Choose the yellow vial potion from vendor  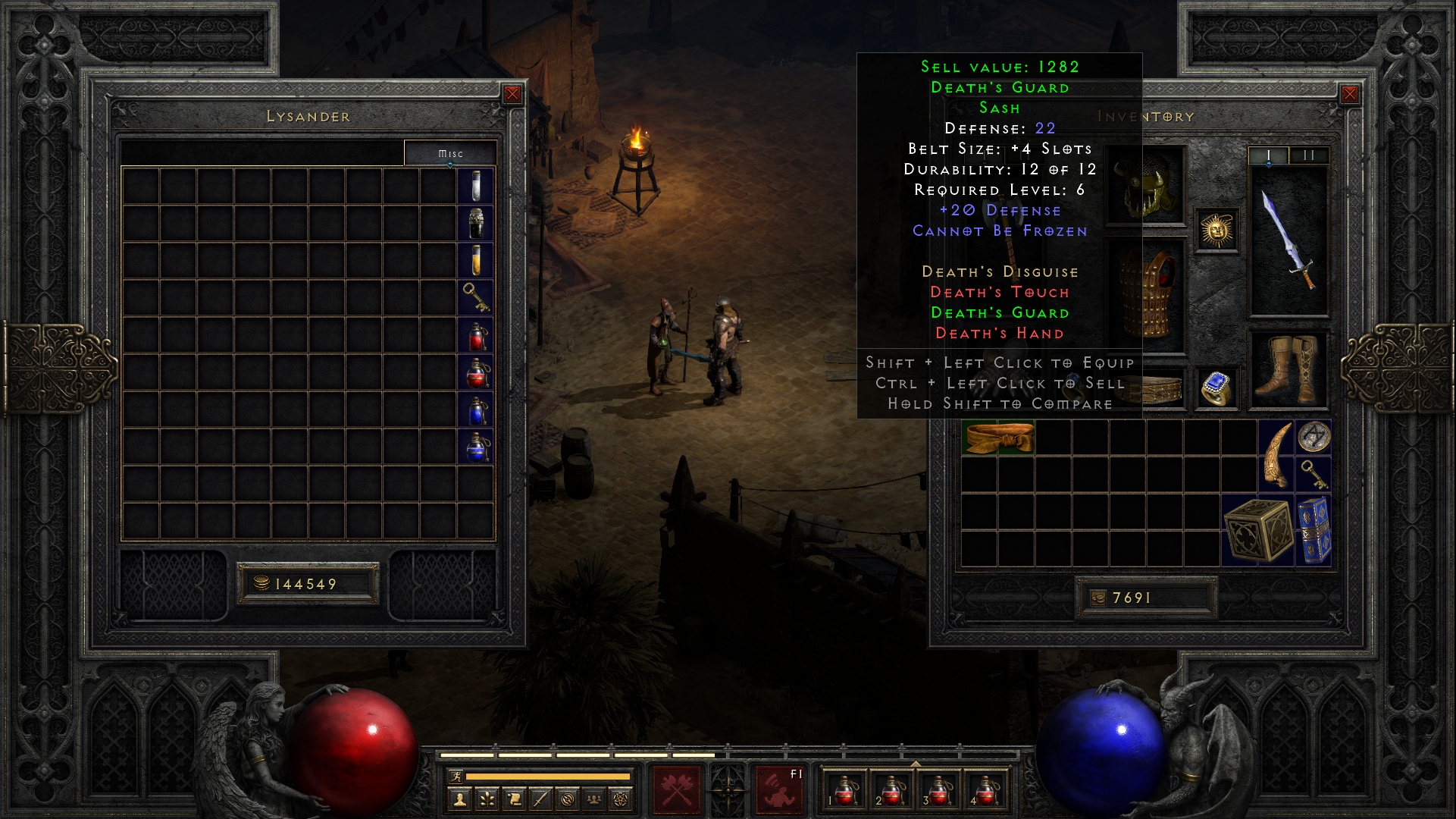476,260
